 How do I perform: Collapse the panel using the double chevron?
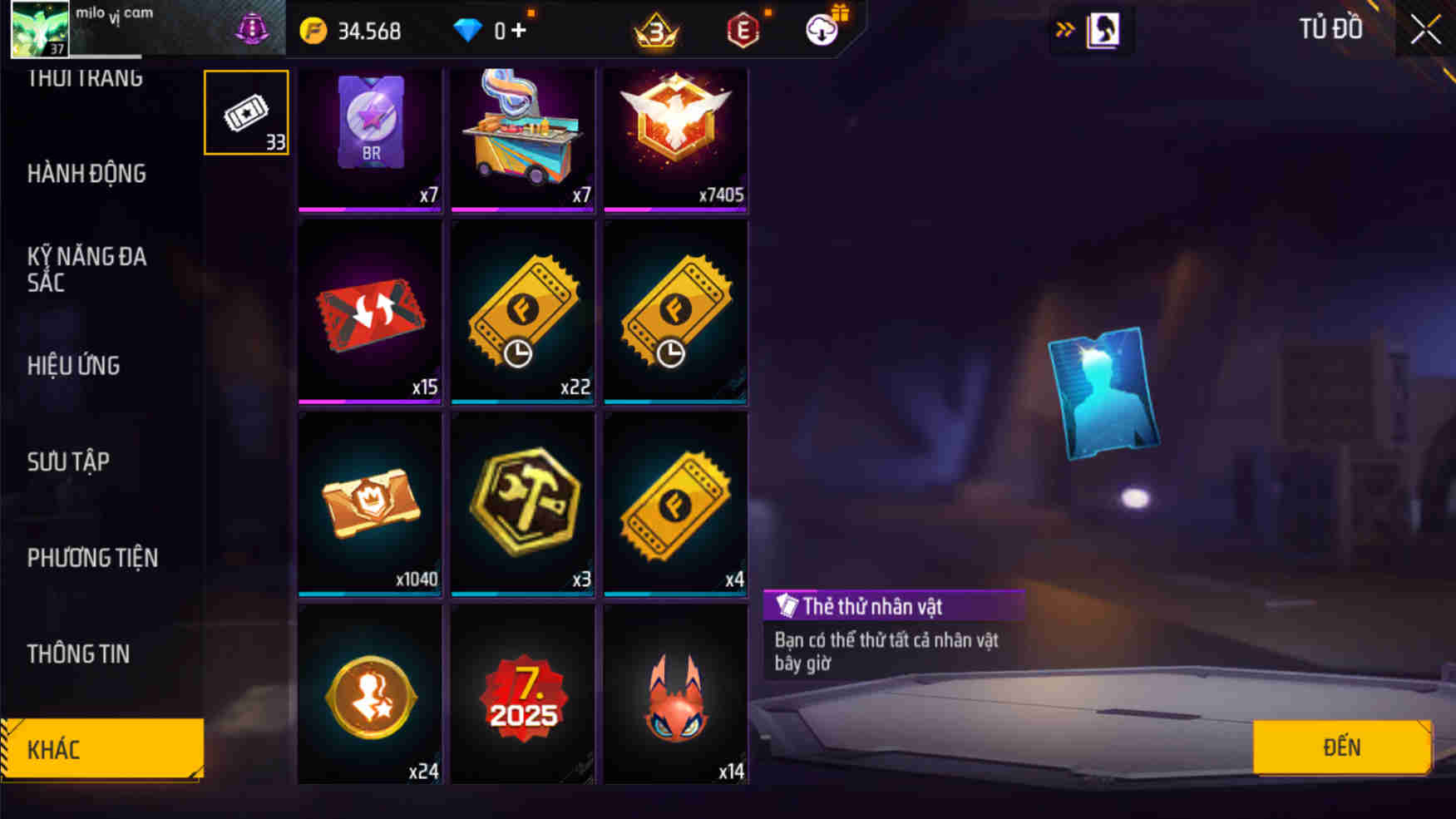pyautogui.click(x=1065, y=27)
